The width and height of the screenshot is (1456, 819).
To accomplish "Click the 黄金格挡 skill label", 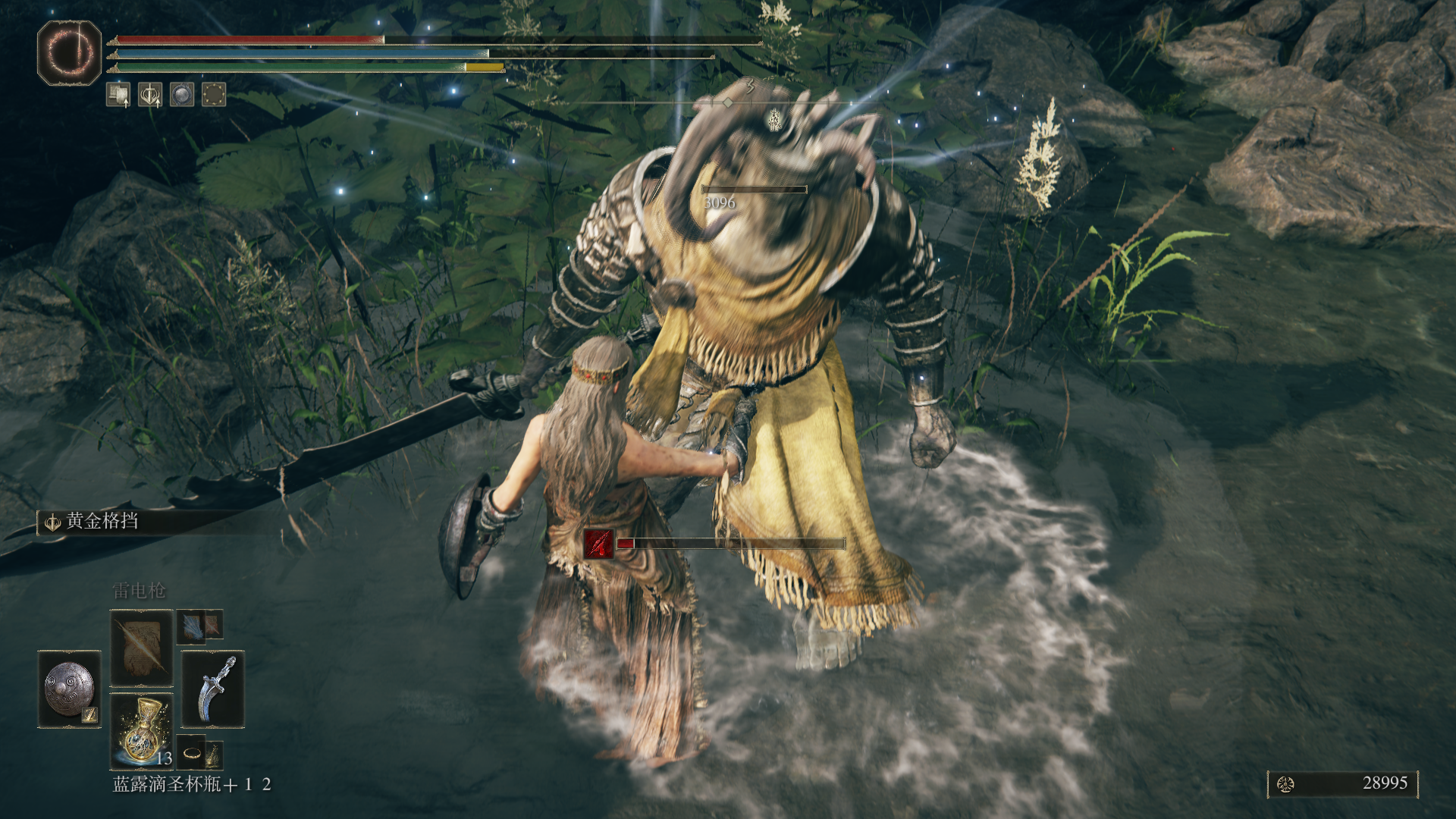I will click(x=101, y=522).
